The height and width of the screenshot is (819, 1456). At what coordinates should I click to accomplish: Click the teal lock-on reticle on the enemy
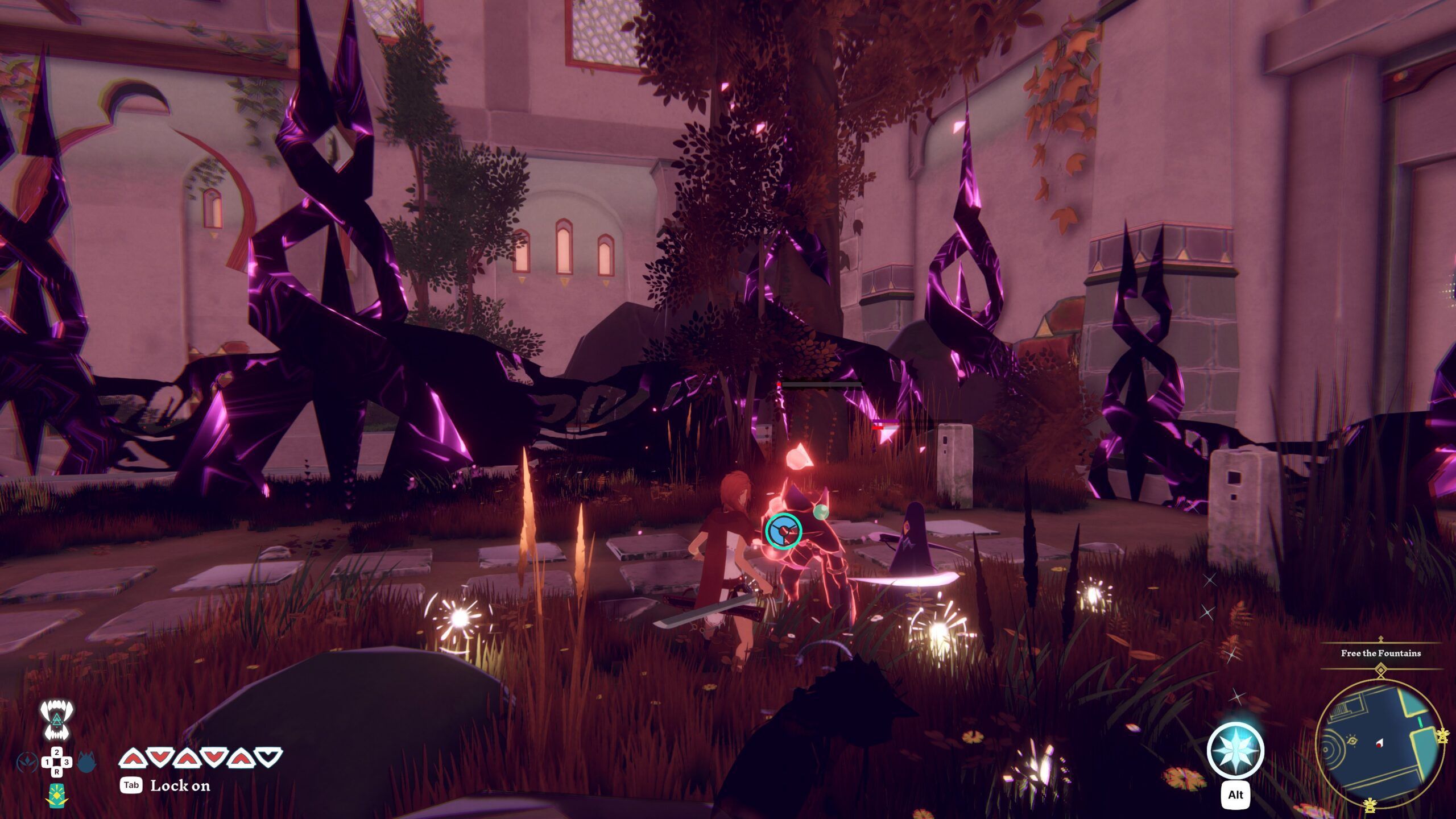pos(783,531)
